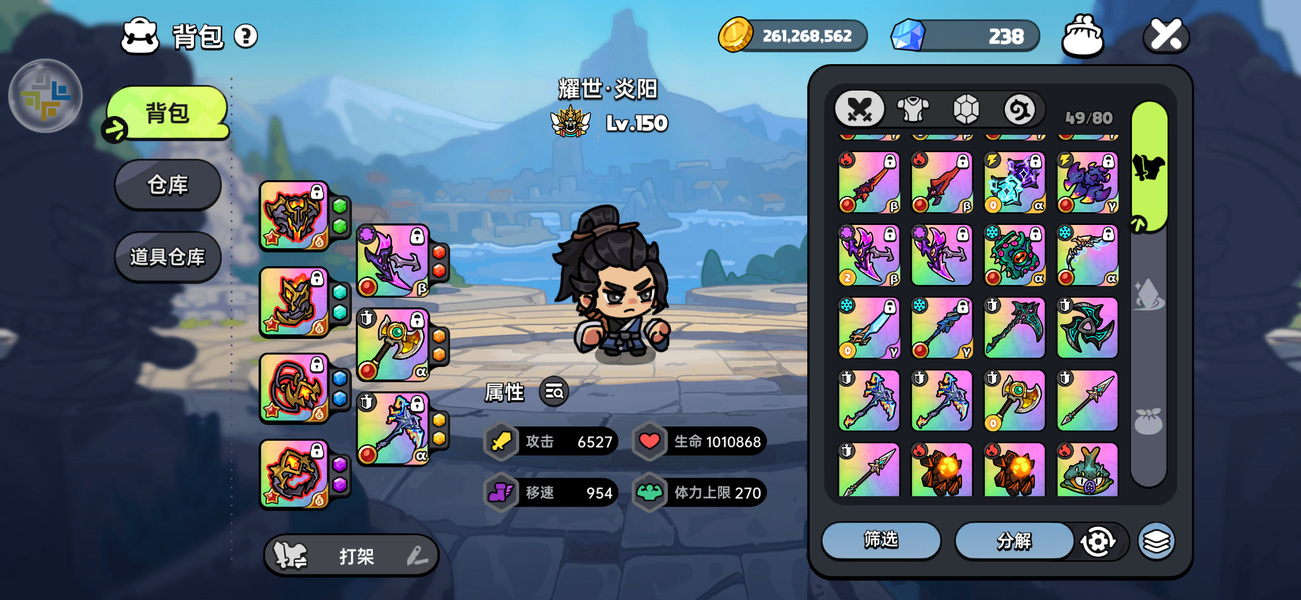This screenshot has height=600, width=1301.
Task: Select the hexagon gem category
Action: (965, 109)
